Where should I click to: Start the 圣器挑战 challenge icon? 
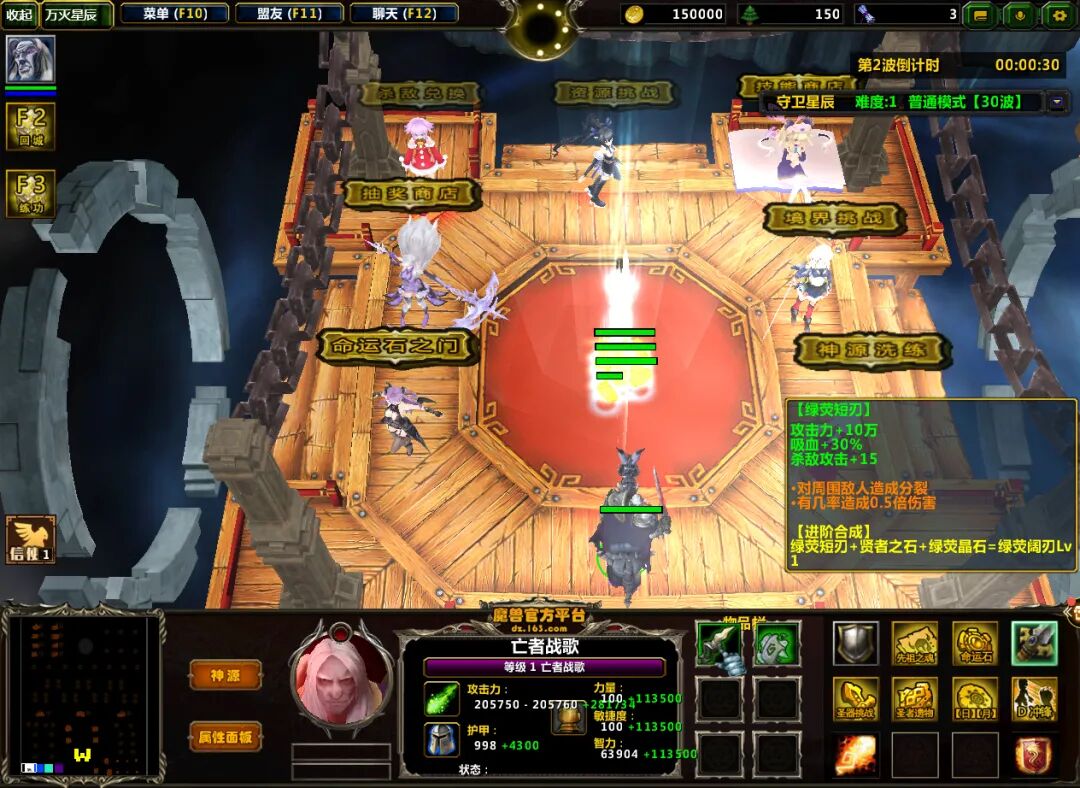click(856, 699)
